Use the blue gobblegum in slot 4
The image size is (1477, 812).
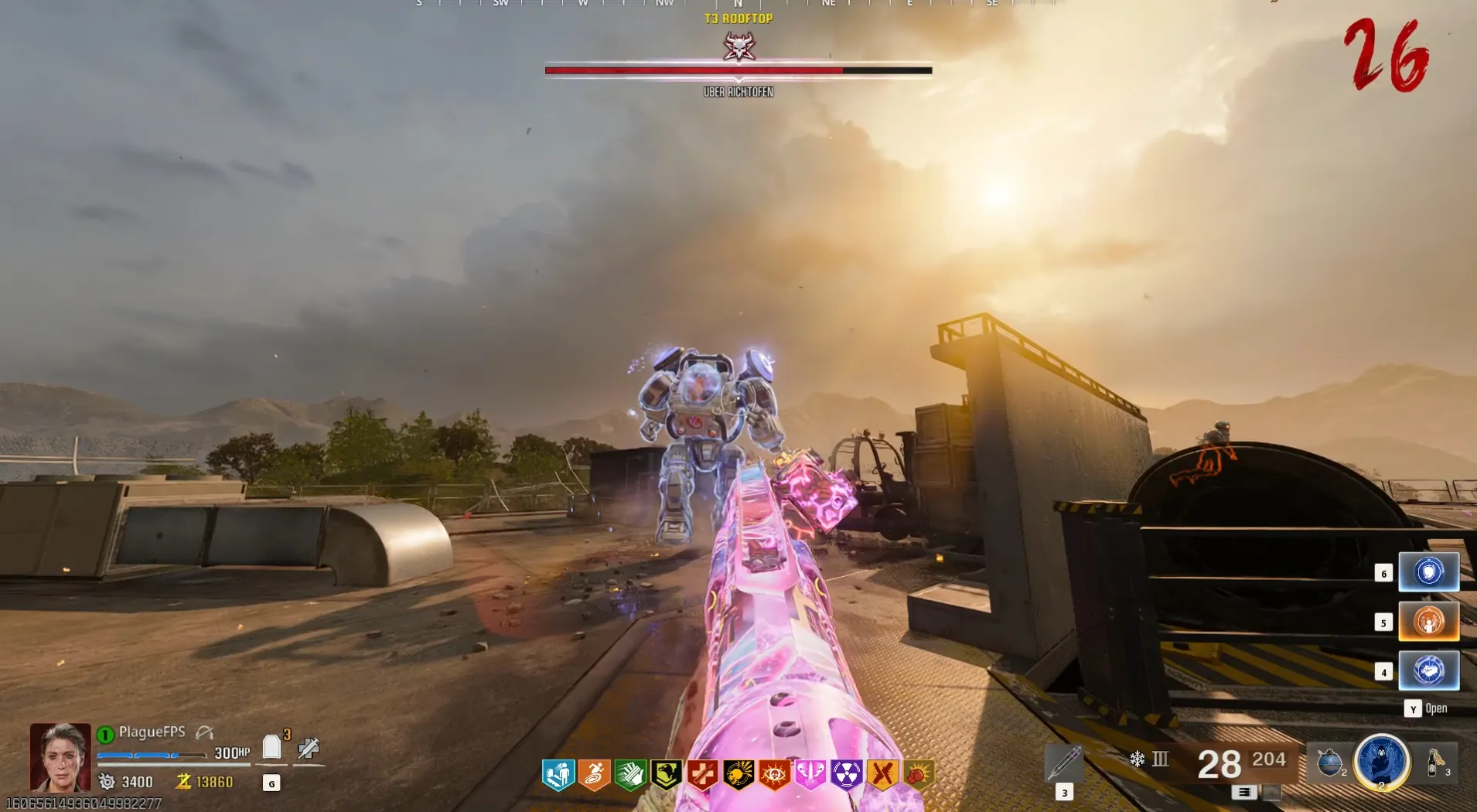(1428, 670)
